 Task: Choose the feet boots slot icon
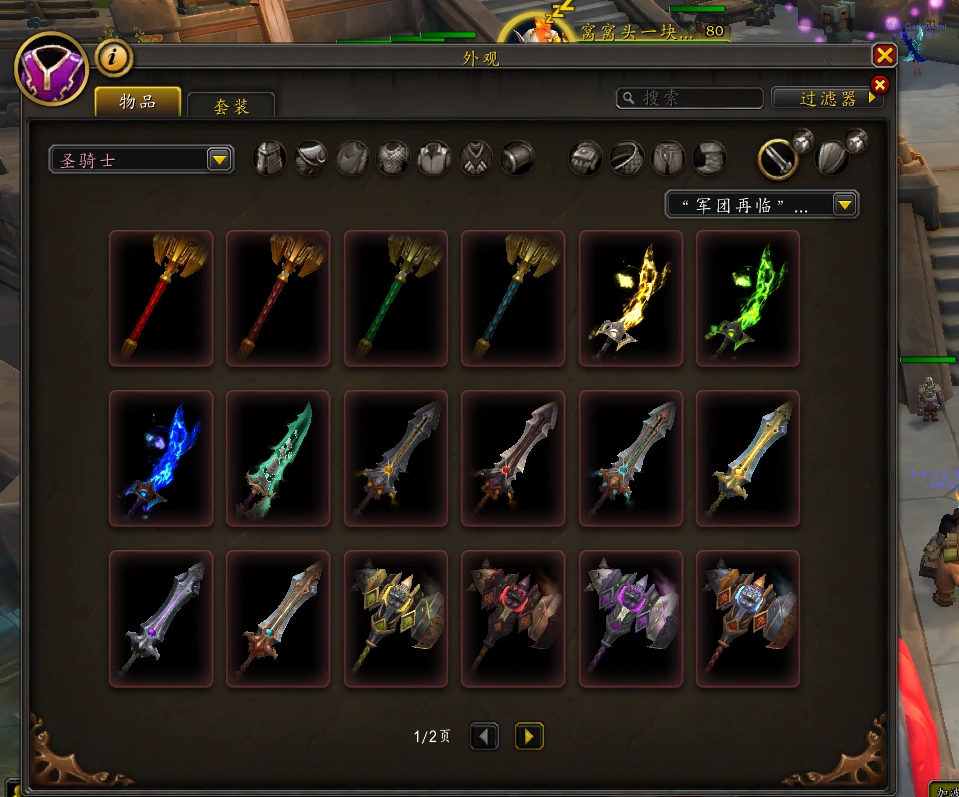coord(709,158)
